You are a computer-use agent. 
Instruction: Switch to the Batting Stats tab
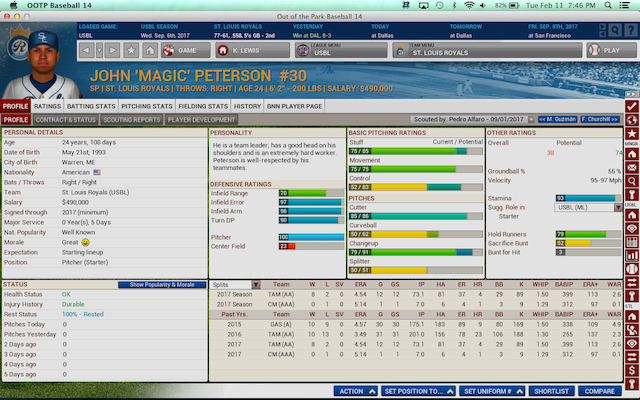(x=91, y=105)
